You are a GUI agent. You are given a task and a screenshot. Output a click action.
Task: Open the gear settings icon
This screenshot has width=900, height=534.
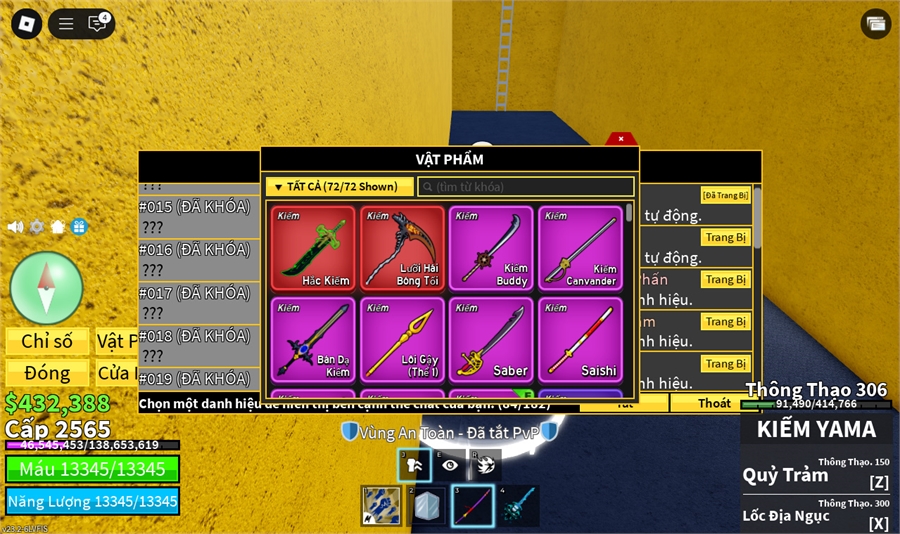[37, 227]
